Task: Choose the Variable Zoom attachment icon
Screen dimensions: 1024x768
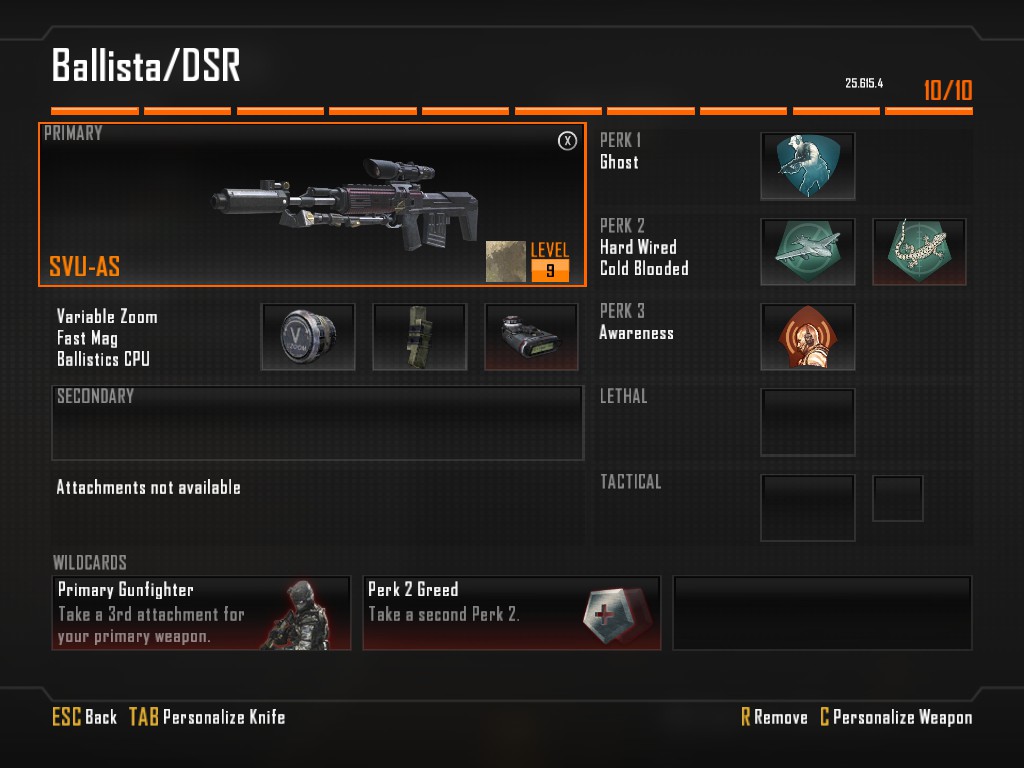Action: (x=308, y=337)
